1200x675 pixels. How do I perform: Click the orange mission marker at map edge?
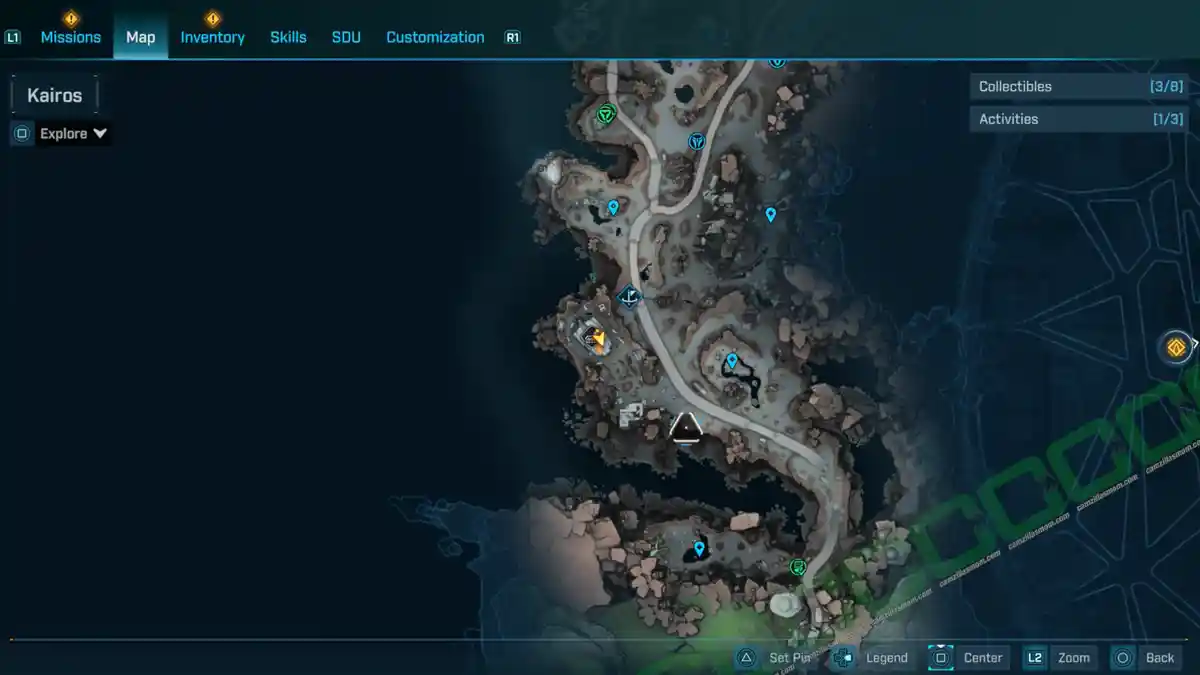1176,347
